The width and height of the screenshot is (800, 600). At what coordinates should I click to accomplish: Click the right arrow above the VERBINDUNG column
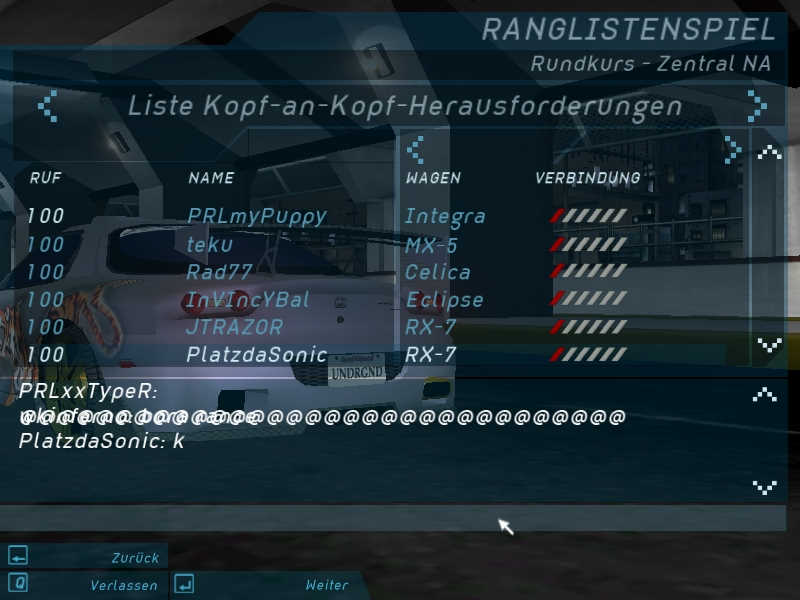point(733,149)
